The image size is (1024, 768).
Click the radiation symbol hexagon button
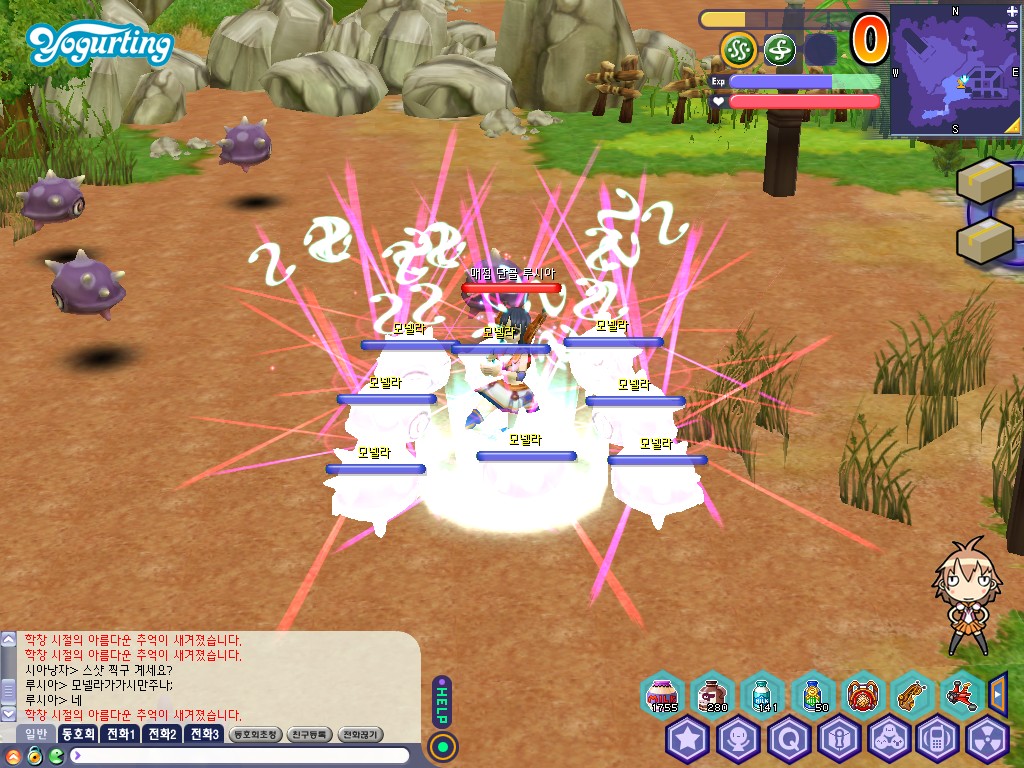pyautogui.click(x=988, y=741)
